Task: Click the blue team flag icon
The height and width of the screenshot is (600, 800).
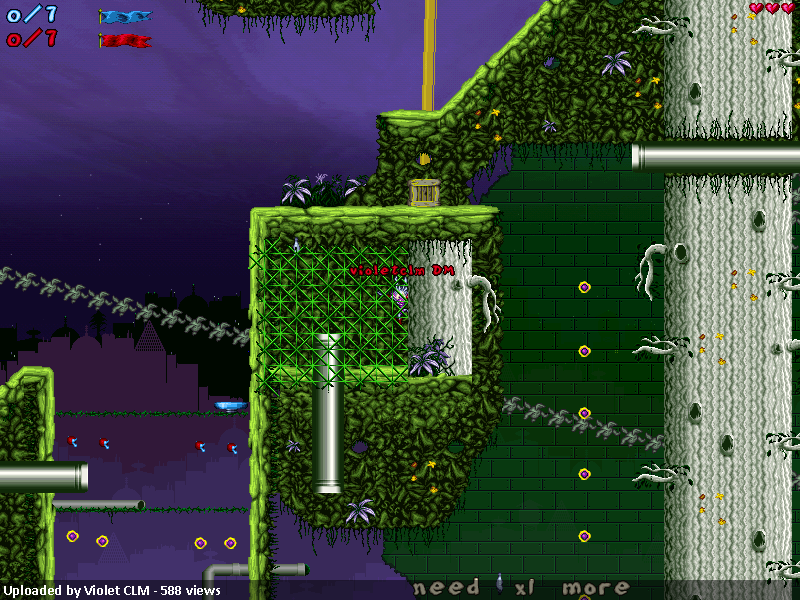Action: click(x=125, y=17)
